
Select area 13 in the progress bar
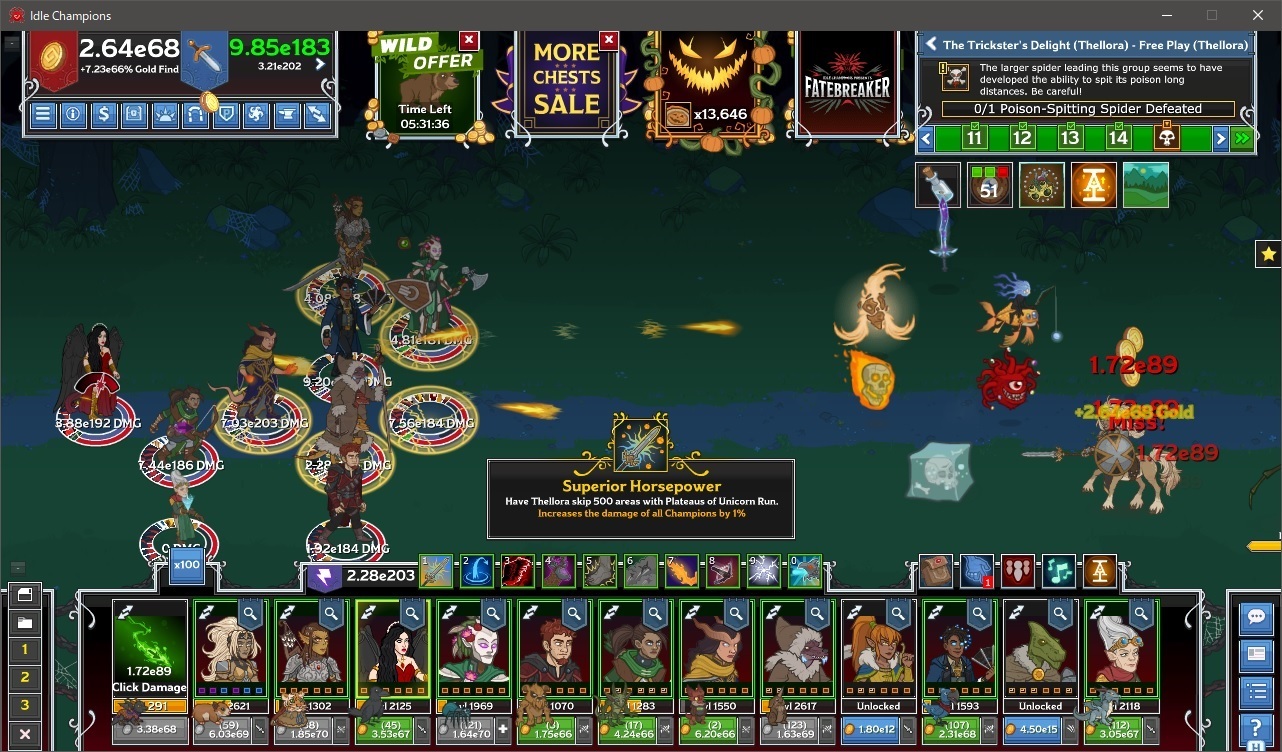(x=1070, y=138)
